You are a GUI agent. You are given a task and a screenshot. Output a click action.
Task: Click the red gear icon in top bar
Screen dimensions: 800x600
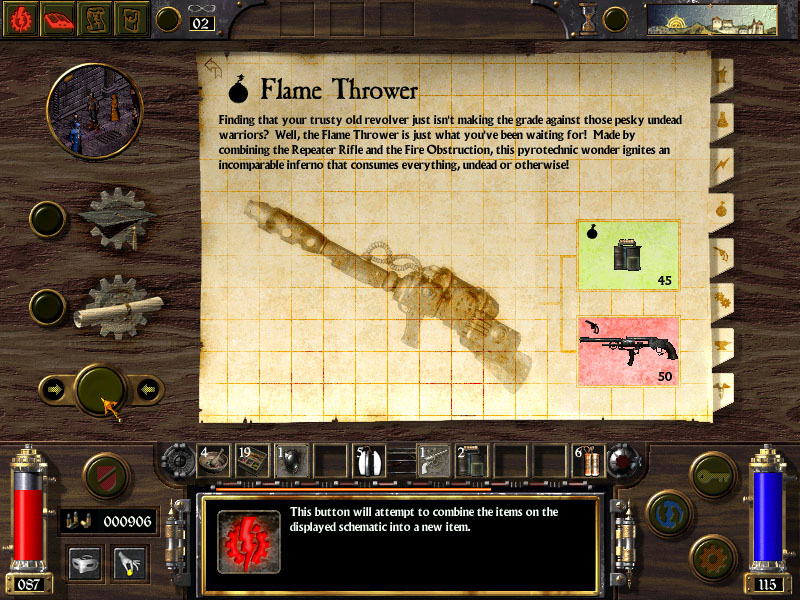(20, 18)
